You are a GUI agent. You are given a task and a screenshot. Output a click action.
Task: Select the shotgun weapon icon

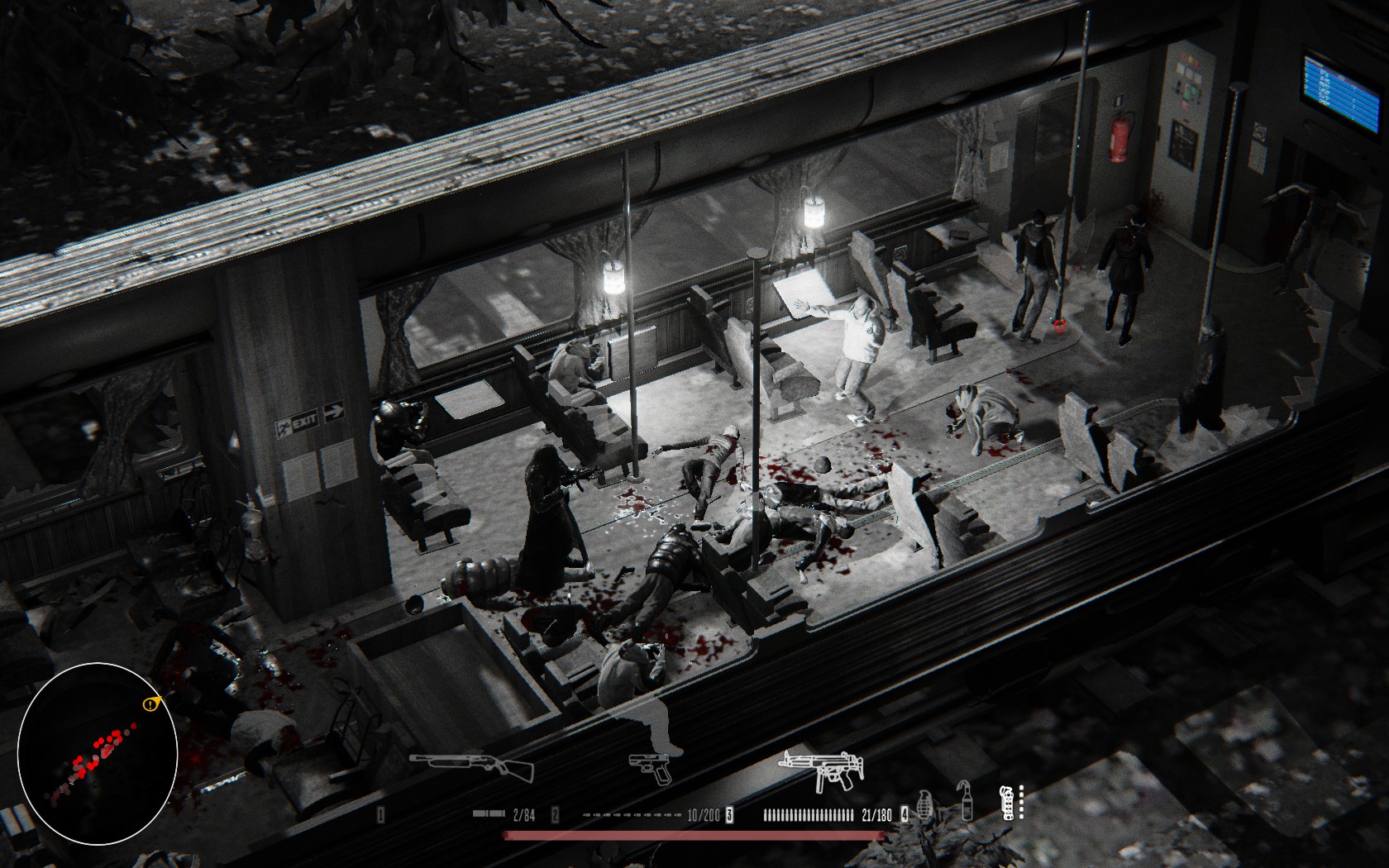(x=472, y=765)
